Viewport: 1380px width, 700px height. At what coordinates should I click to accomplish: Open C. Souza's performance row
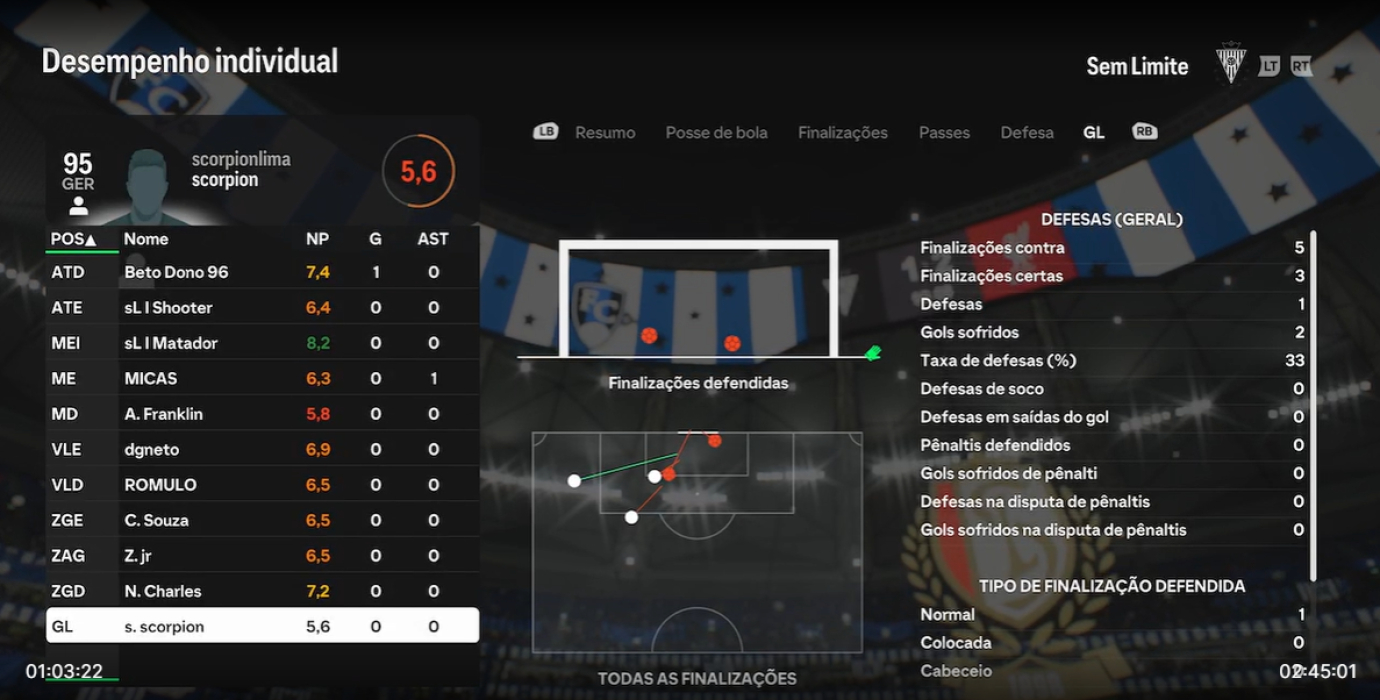262,520
